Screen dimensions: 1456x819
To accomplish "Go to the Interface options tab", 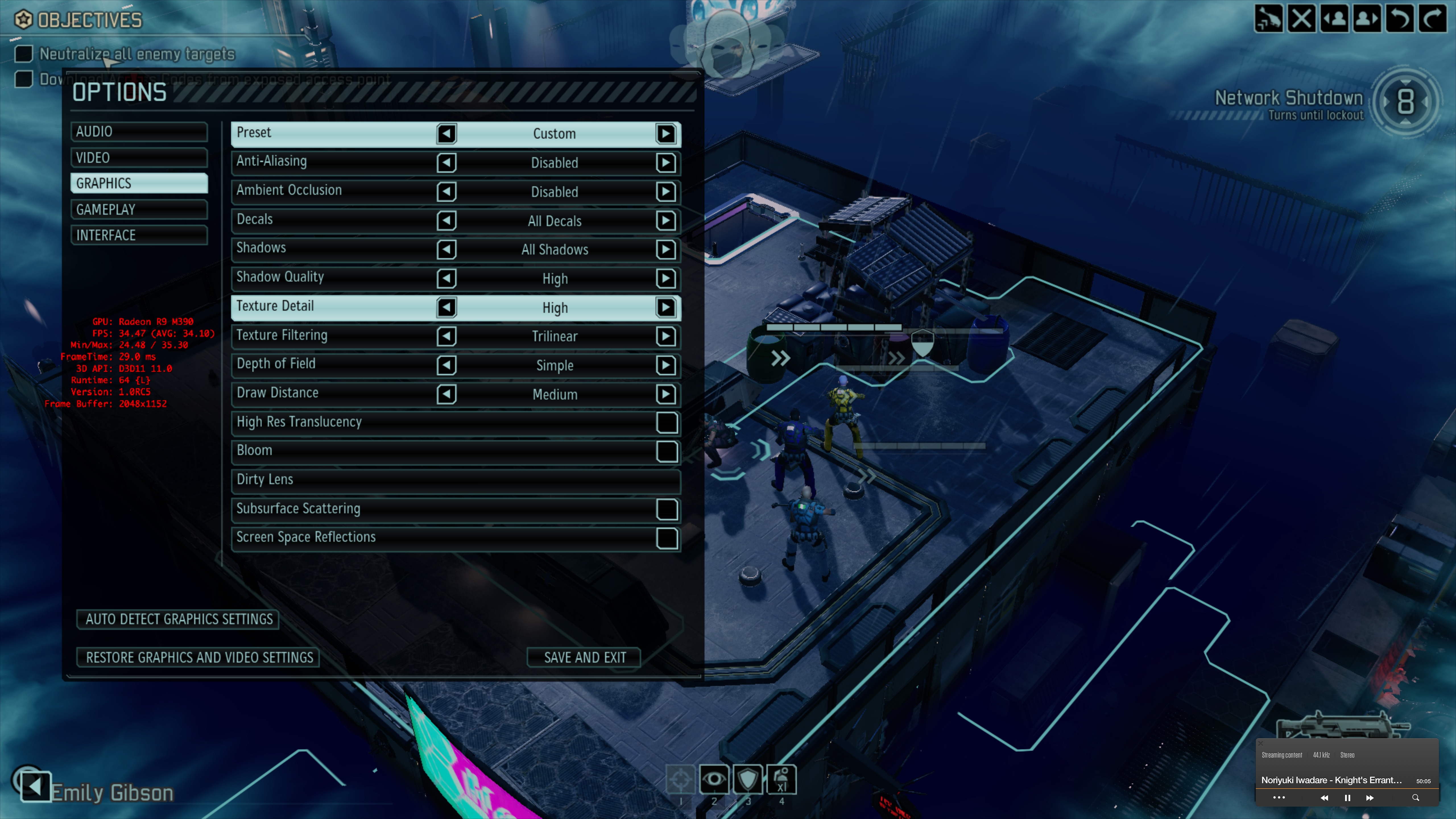I will click(x=138, y=235).
